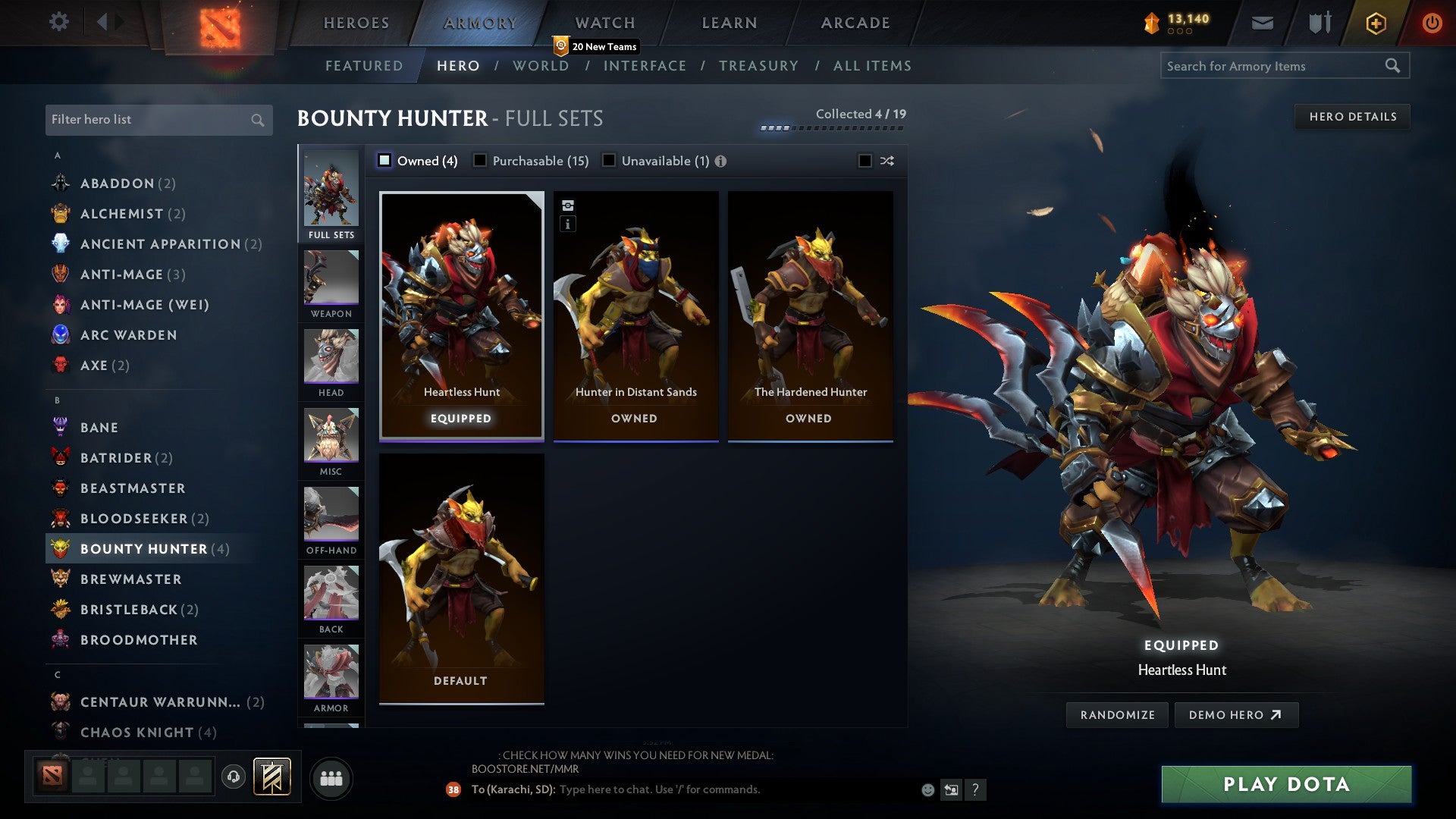The height and width of the screenshot is (819, 1456).
Task: Check the Unavailable (1) filter
Action: tap(607, 161)
